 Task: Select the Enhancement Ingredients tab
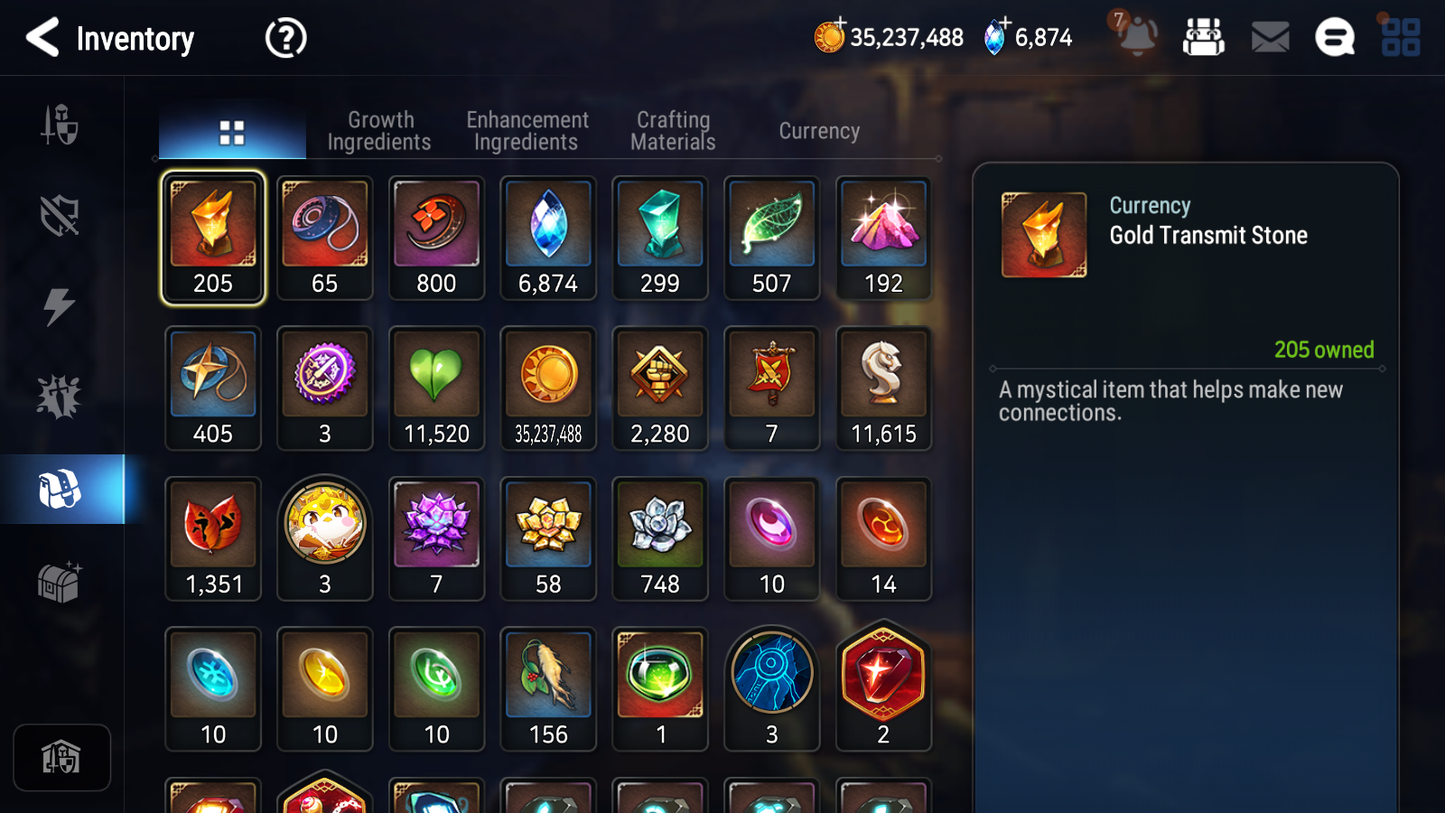pos(527,130)
